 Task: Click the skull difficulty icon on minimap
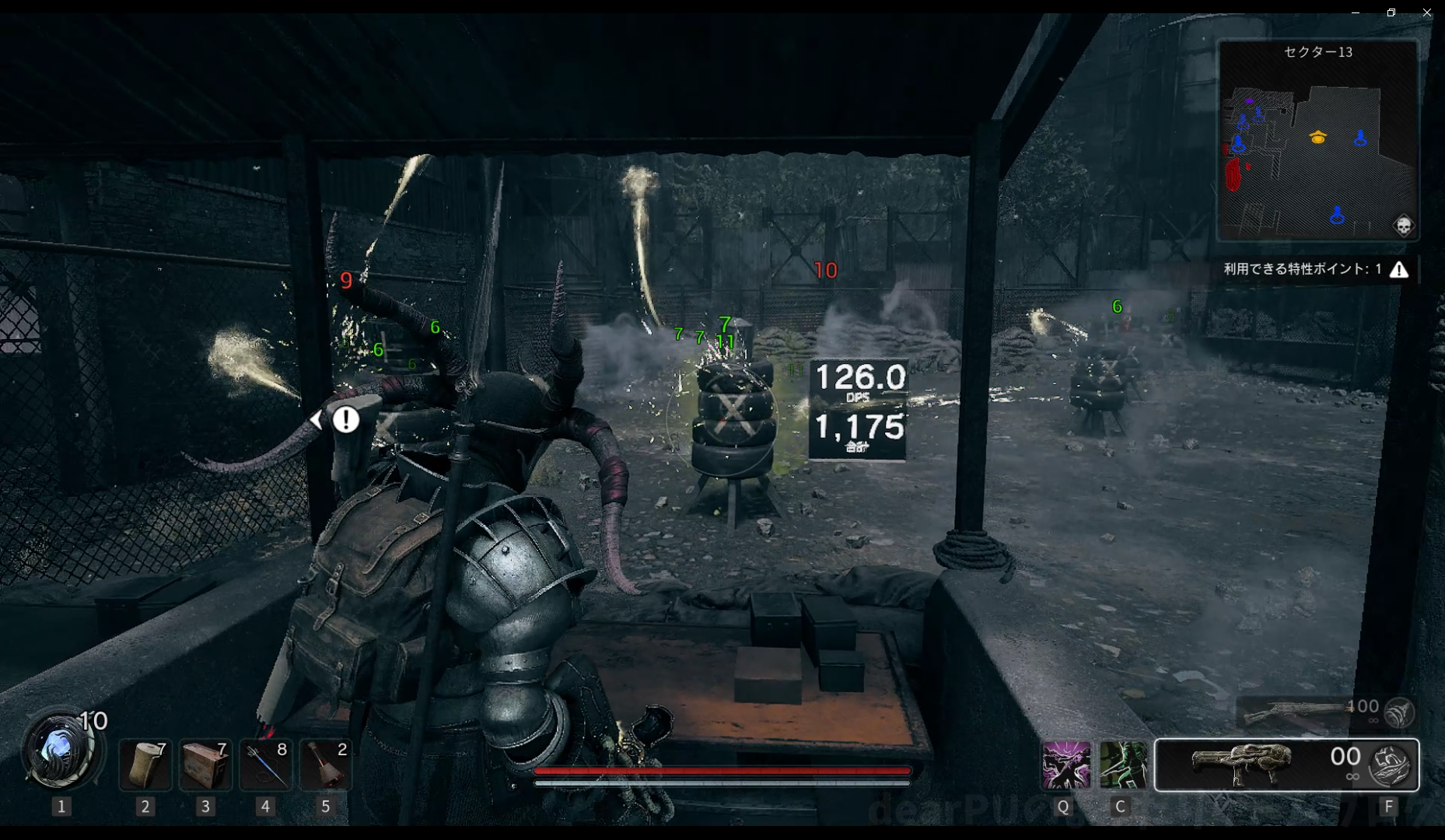[1403, 226]
